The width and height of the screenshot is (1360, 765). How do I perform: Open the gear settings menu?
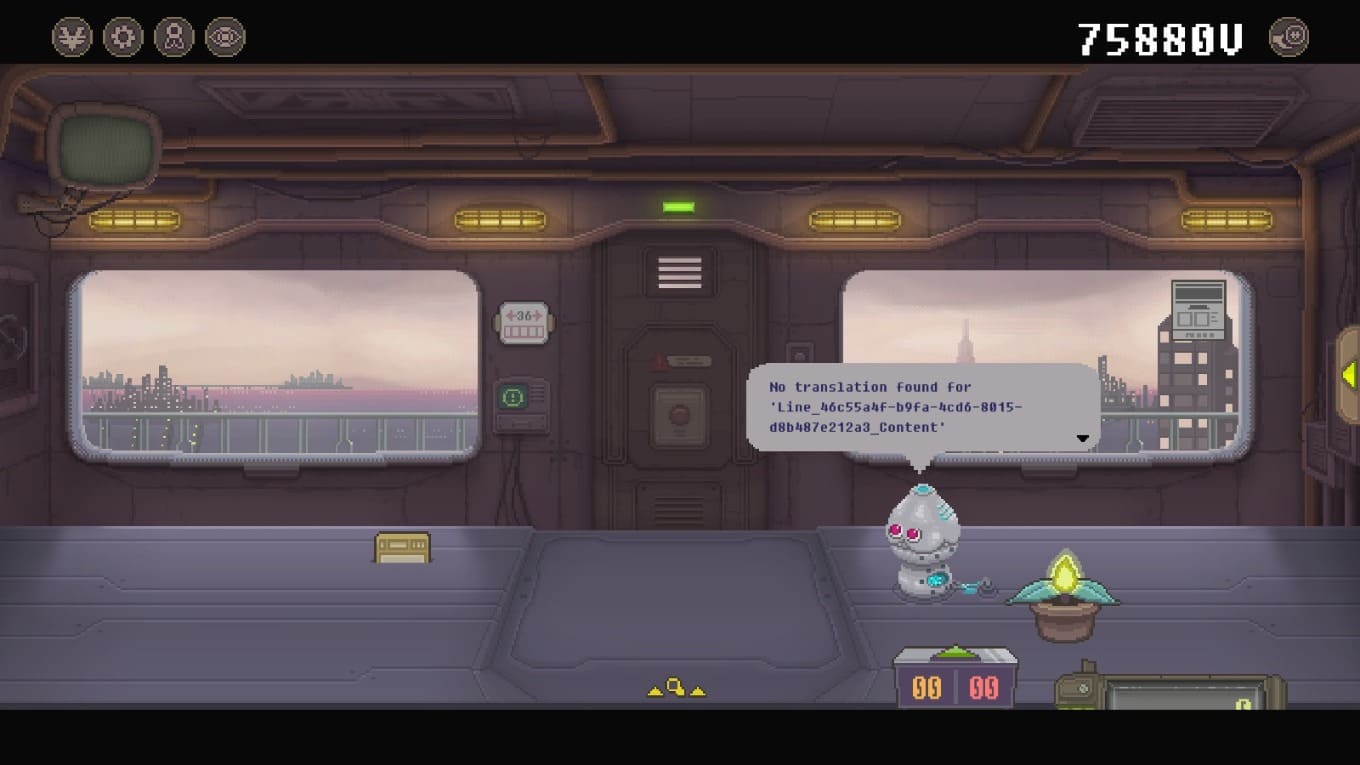123,38
